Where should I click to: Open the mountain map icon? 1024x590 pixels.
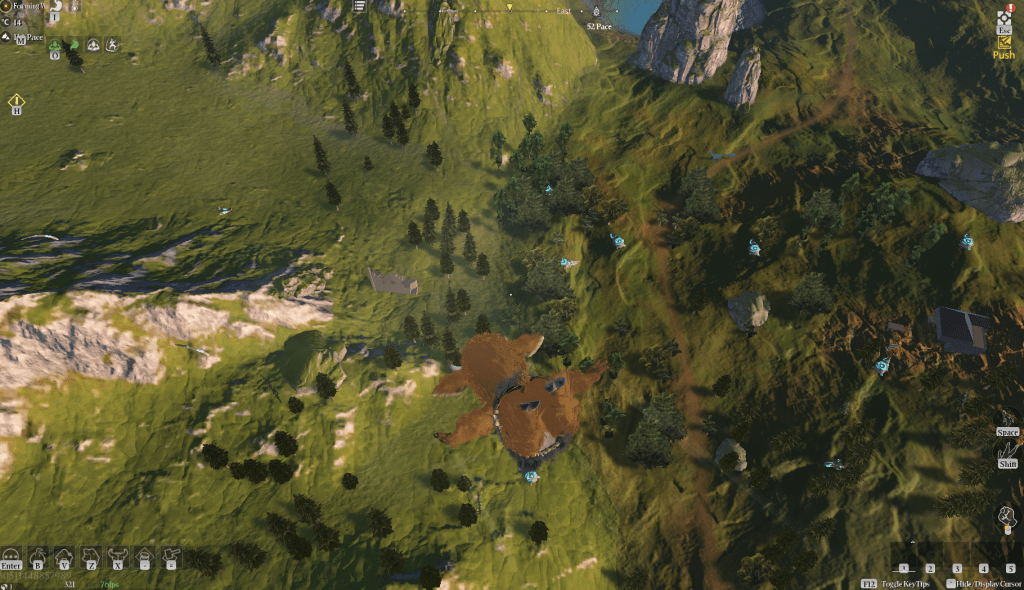pyautogui.click(x=8, y=37)
